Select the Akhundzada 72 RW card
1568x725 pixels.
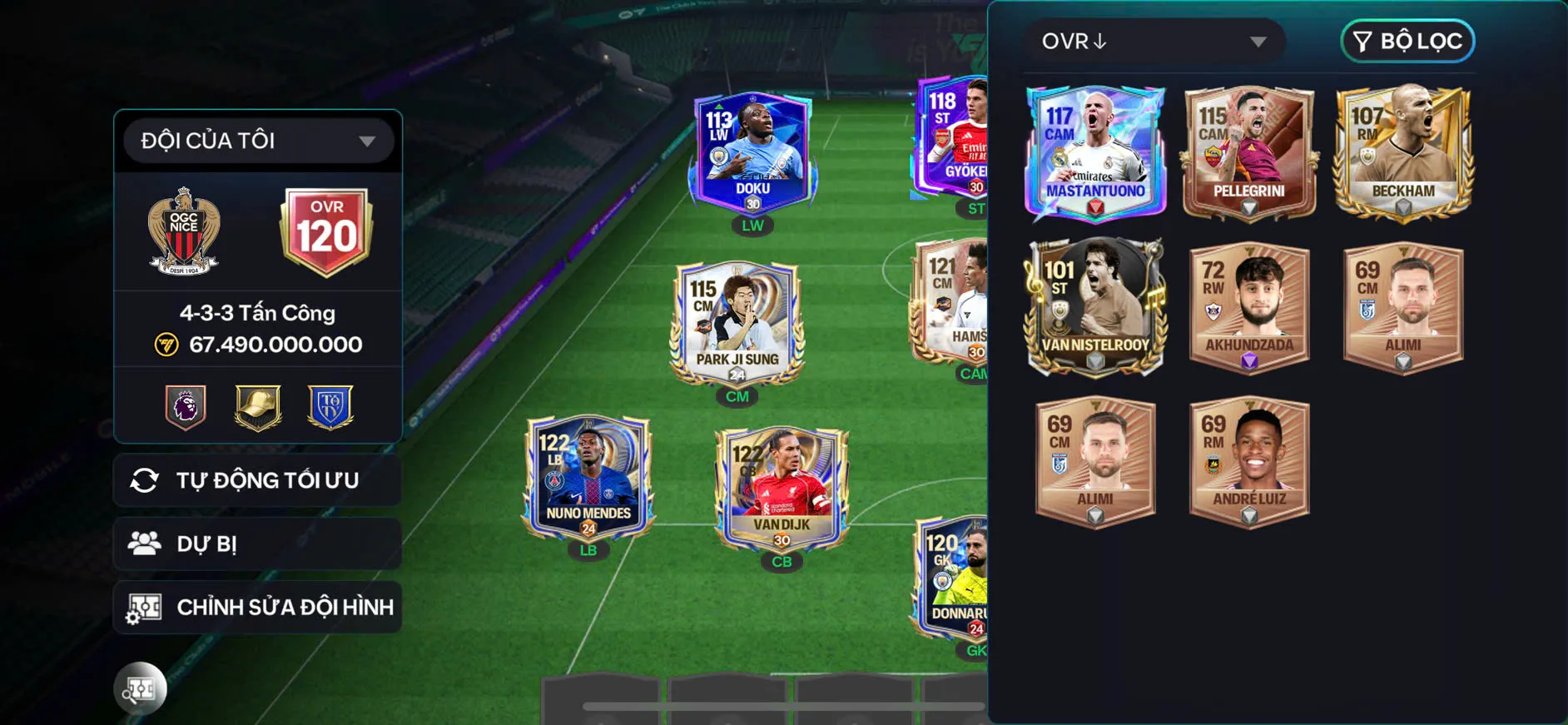click(1248, 308)
